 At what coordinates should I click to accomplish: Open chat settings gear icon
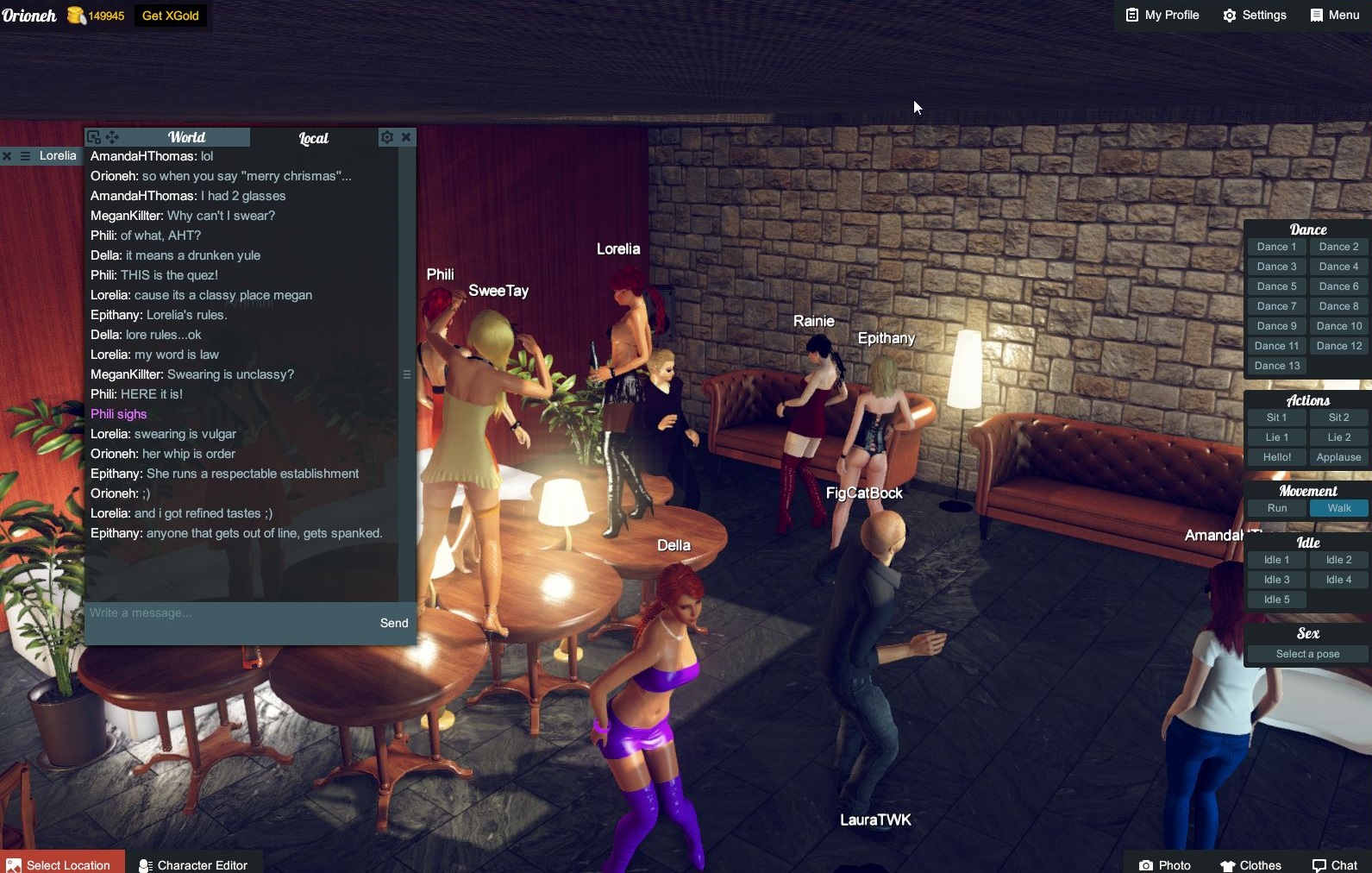pyautogui.click(x=387, y=137)
